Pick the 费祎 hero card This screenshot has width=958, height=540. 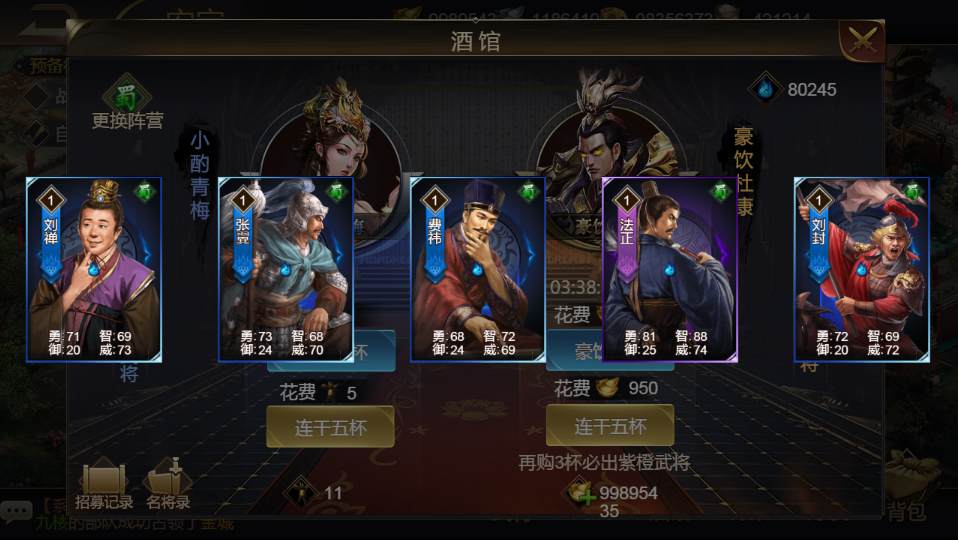coord(478,269)
